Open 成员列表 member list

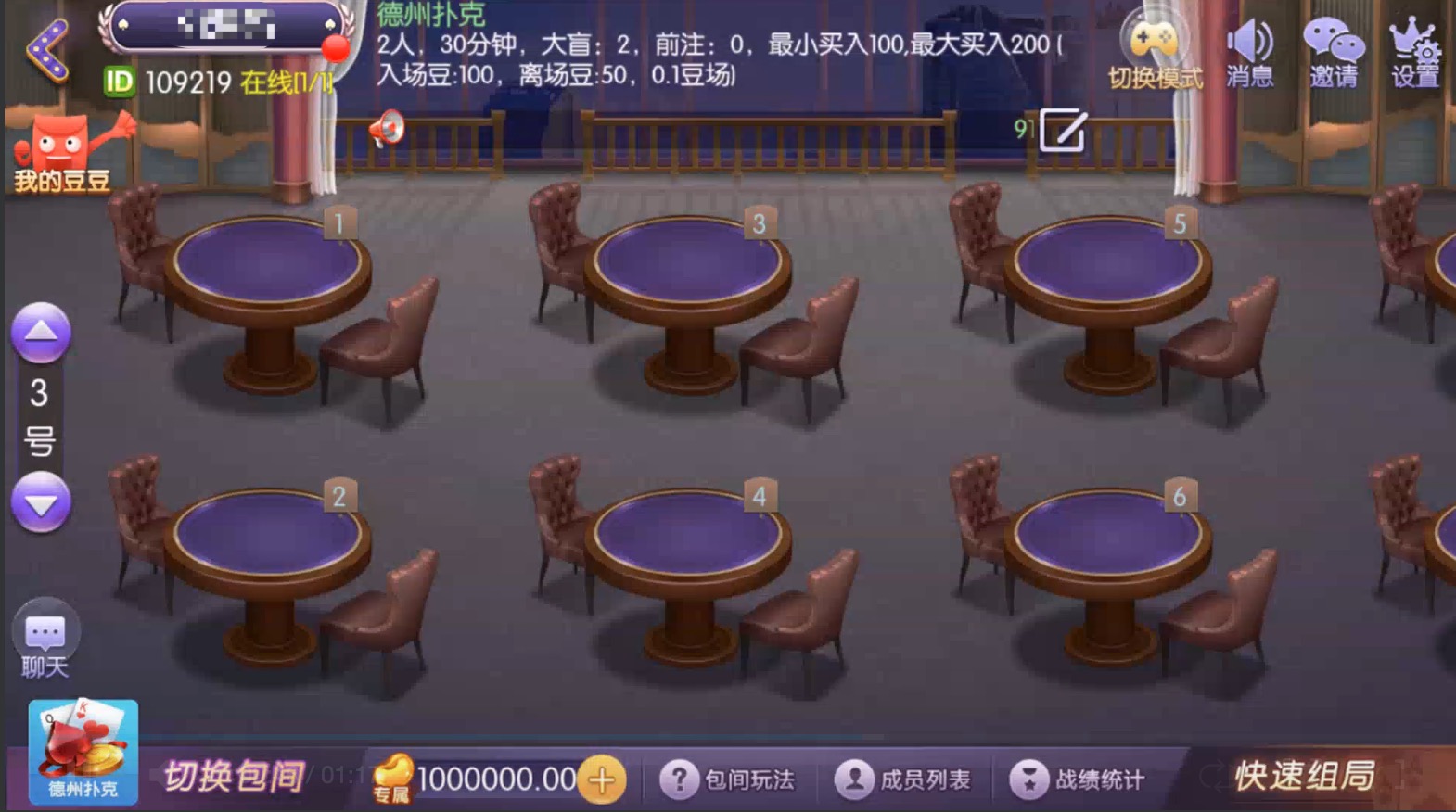pos(904,780)
